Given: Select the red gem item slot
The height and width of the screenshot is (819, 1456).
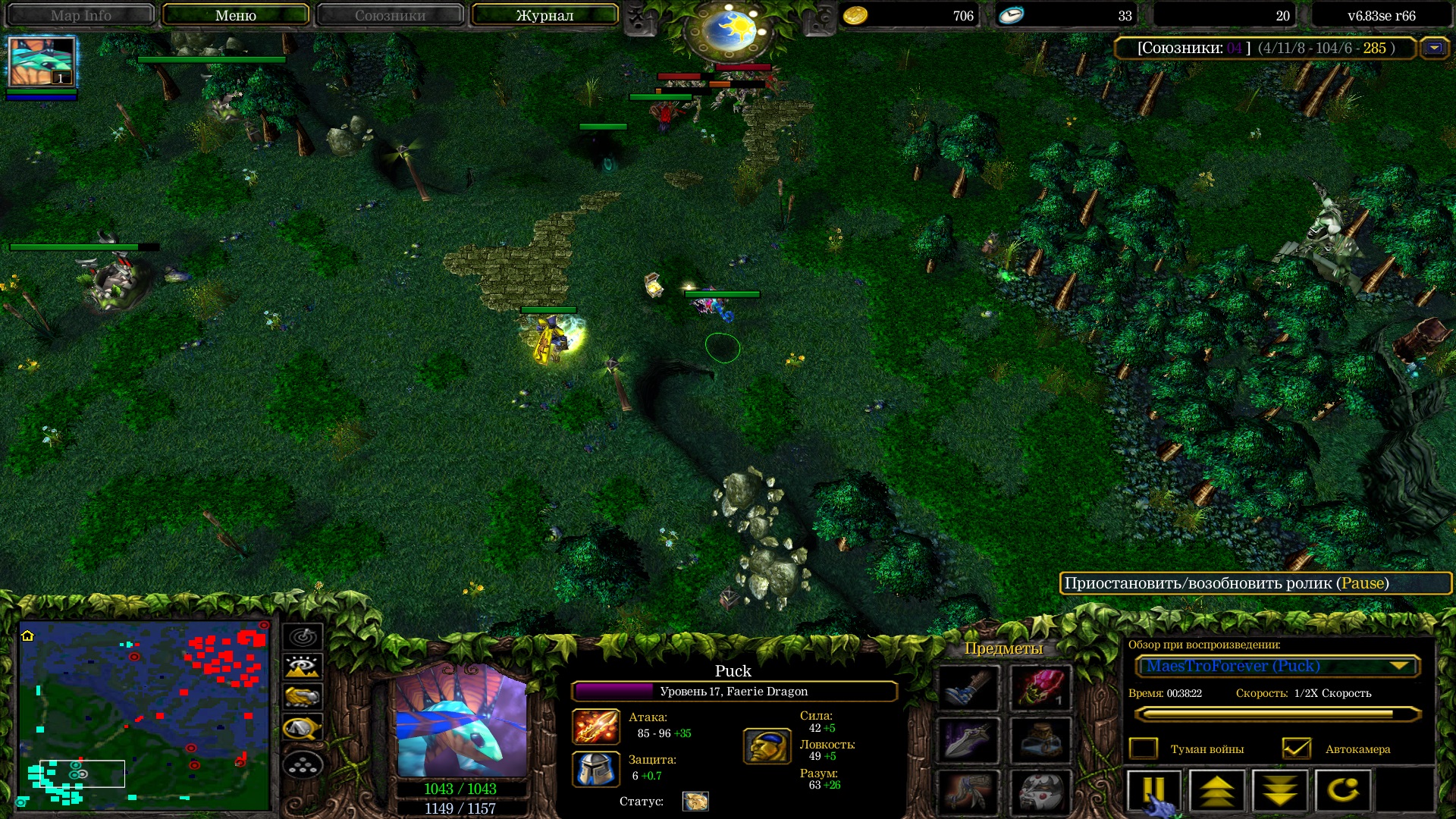Looking at the screenshot, I should pyautogui.click(x=1040, y=688).
